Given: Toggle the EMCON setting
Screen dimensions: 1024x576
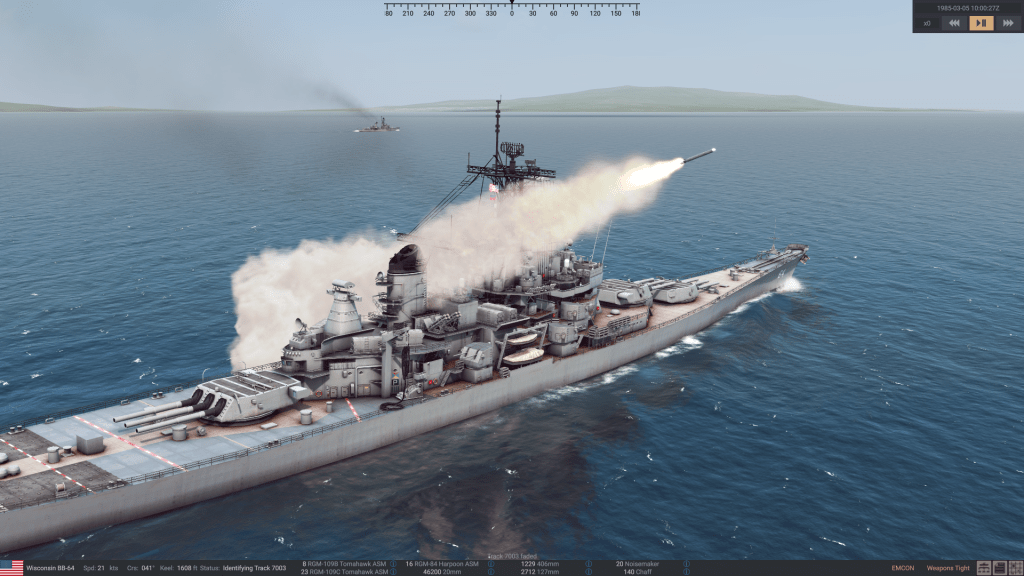Looking at the screenshot, I should pyautogui.click(x=902, y=568).
